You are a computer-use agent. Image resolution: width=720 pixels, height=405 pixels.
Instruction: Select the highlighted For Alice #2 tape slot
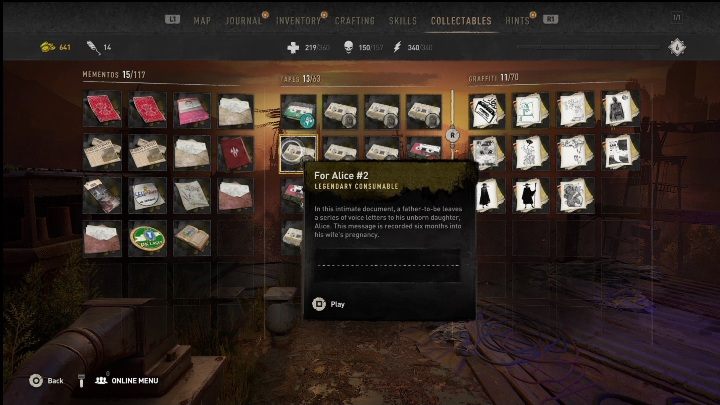pyautogui.click(x=298, y=152)
